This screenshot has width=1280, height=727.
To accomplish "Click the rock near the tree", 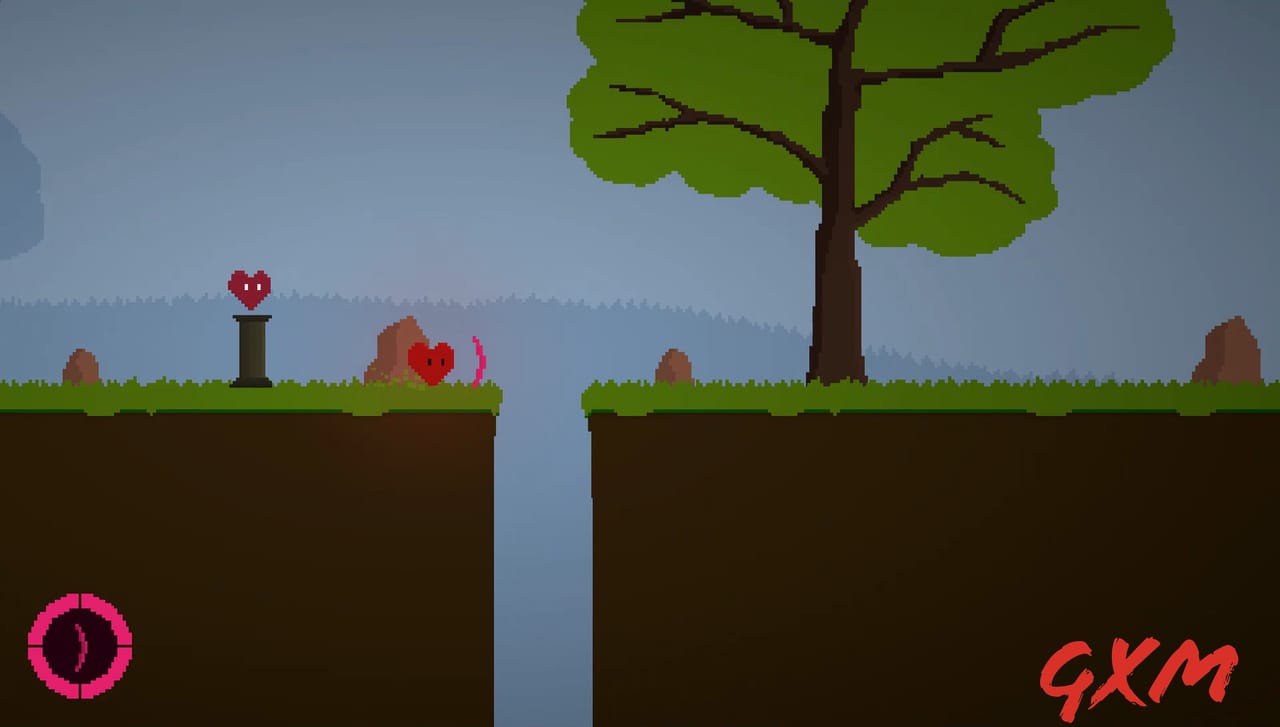I will pyautogui.click(x=677, y=365).
